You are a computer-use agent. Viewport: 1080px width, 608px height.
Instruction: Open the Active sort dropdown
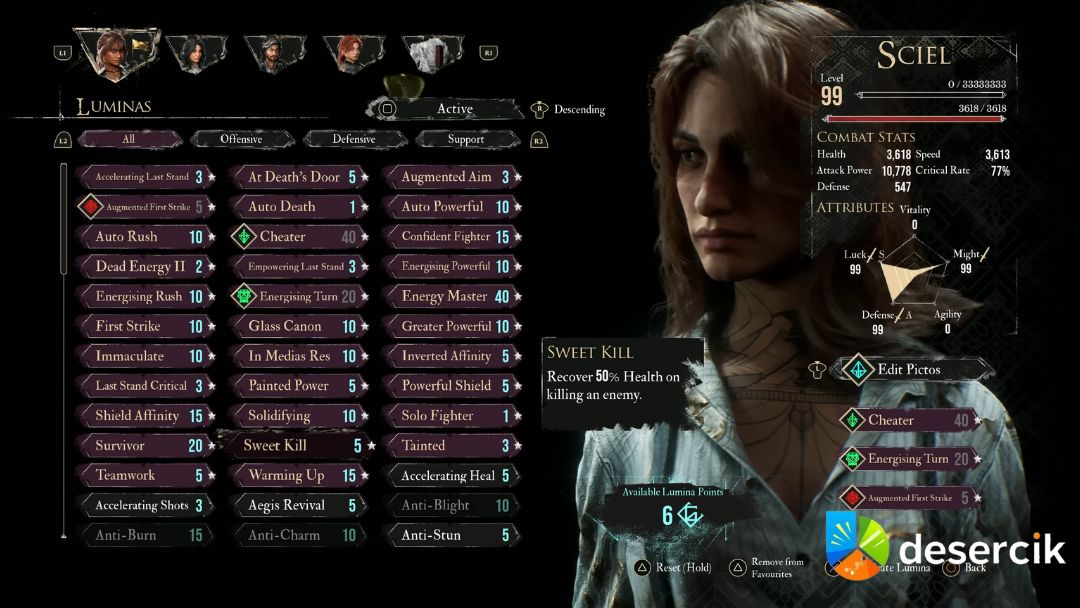[x=454, y=109]
